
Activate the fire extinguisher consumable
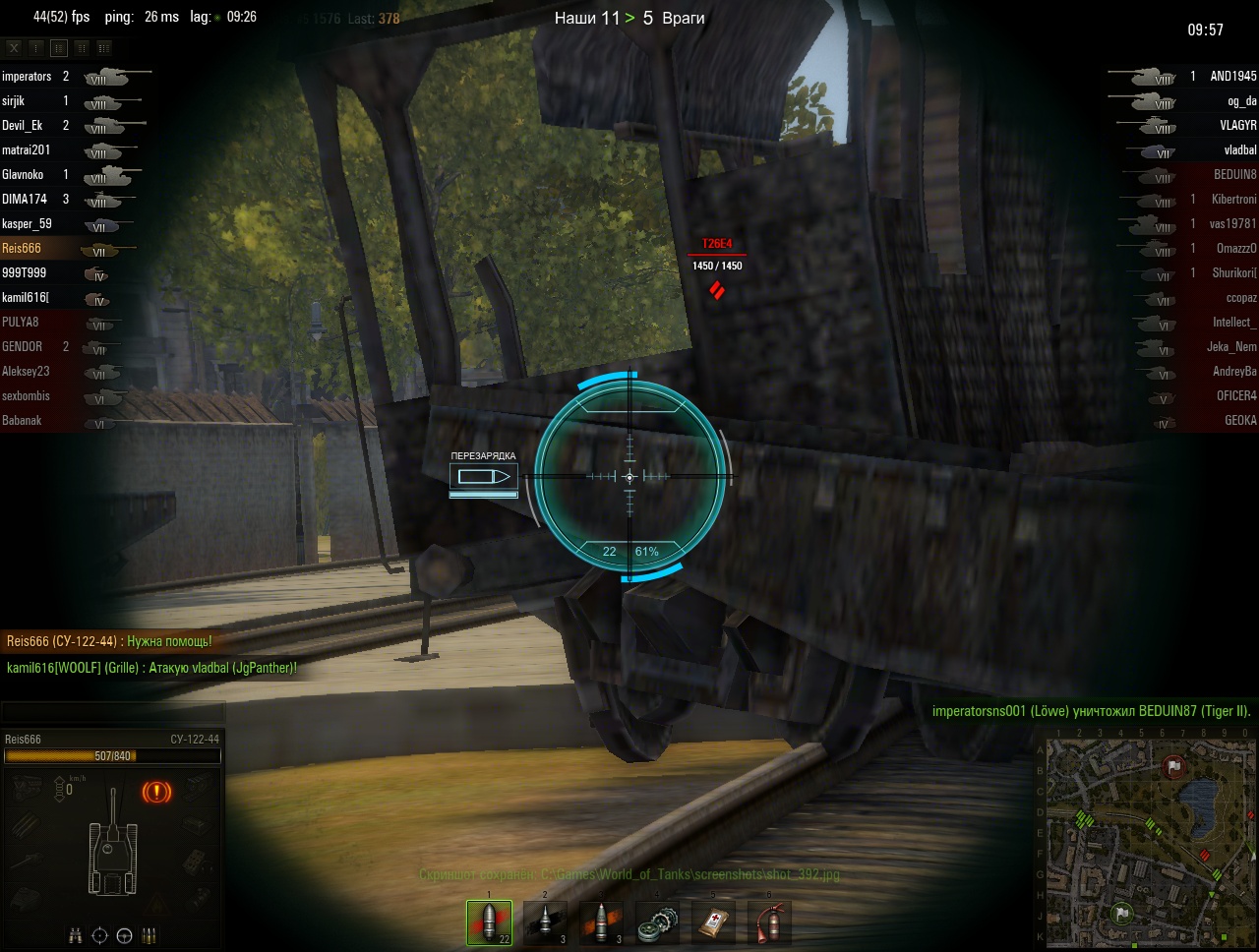click(x=769, y=922)
